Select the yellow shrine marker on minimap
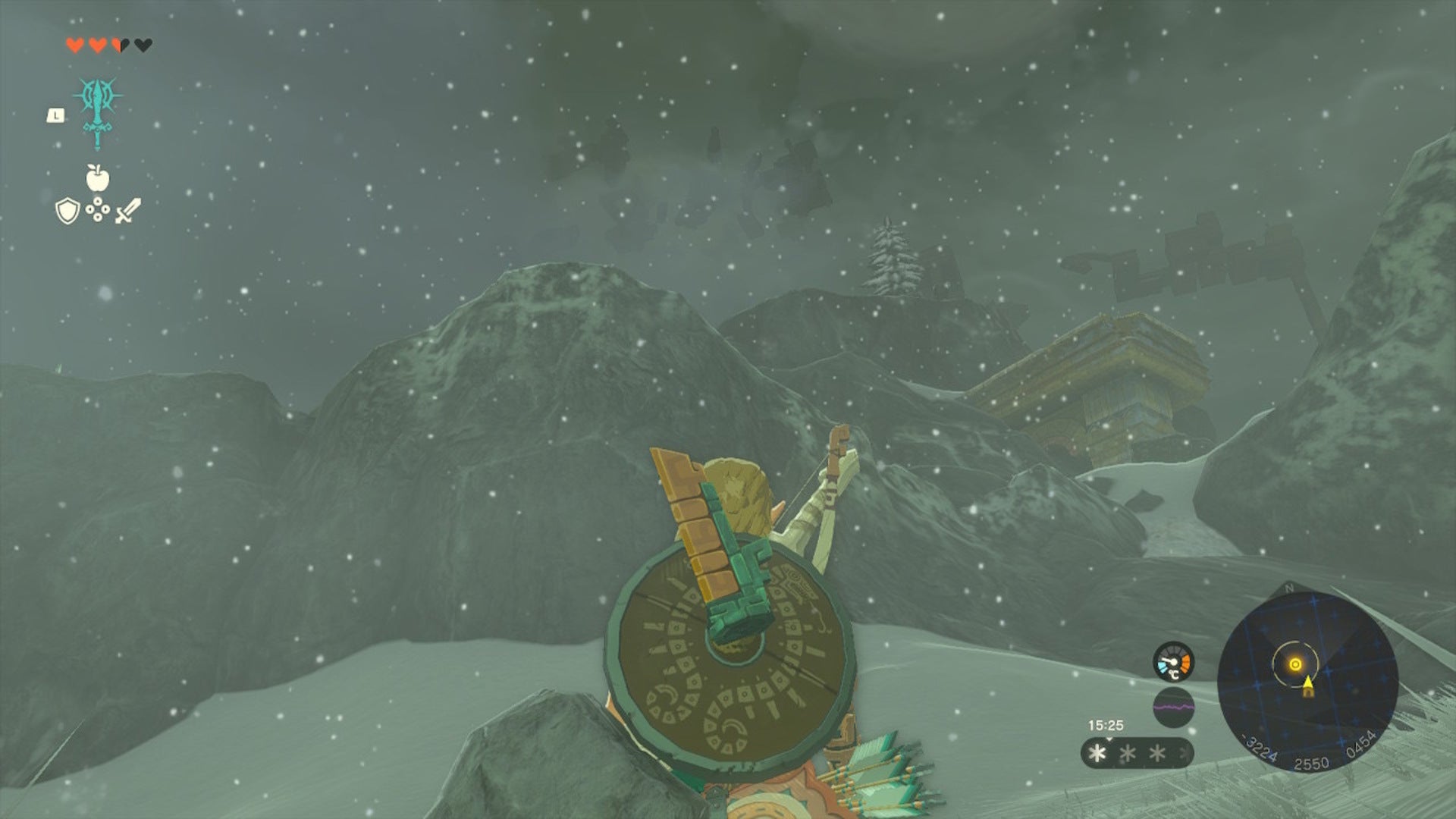This screenshot has height=819, width=1456. [x=1296, y=665]
